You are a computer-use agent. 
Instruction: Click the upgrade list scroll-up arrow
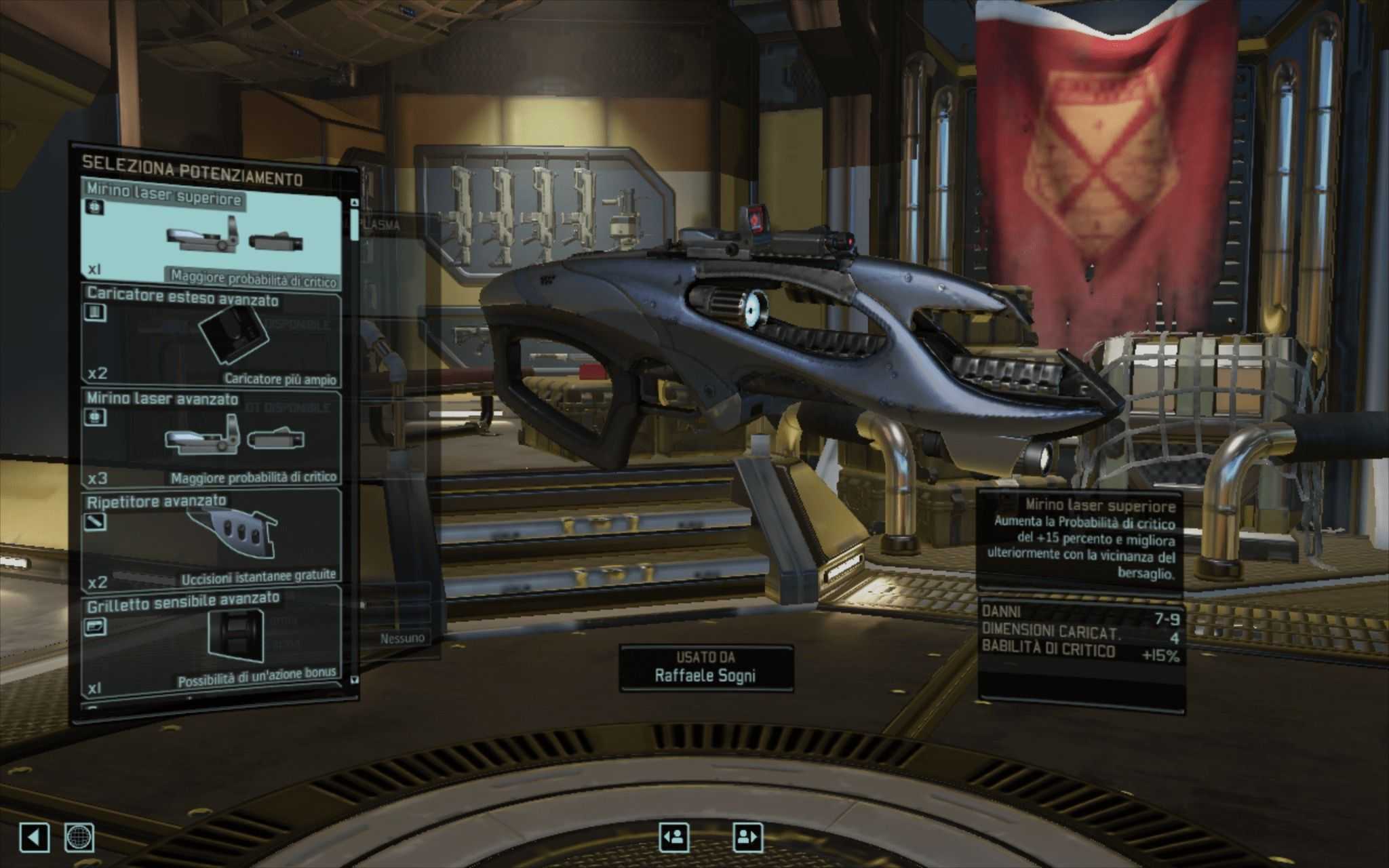pyautogui.click(x=353, y=202)
